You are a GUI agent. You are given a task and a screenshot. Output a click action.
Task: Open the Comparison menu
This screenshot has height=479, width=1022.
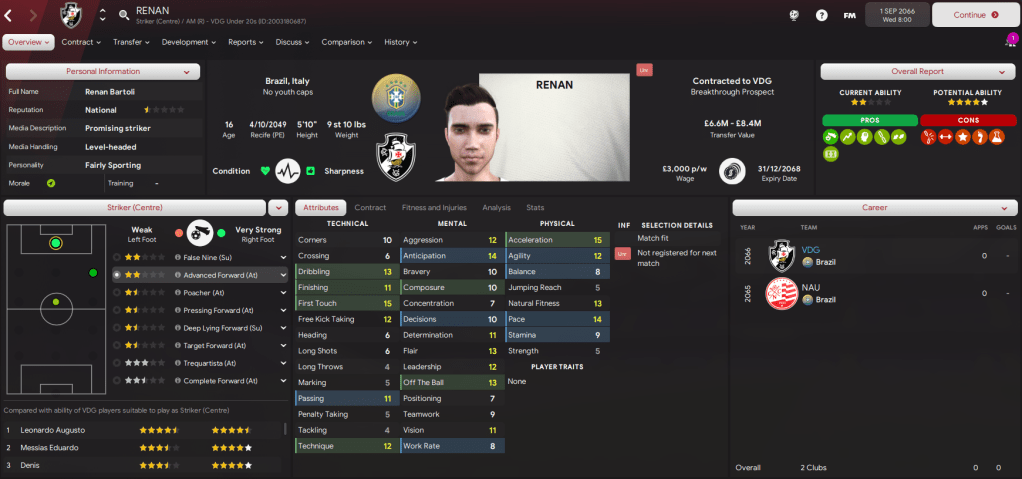point(346,42)
